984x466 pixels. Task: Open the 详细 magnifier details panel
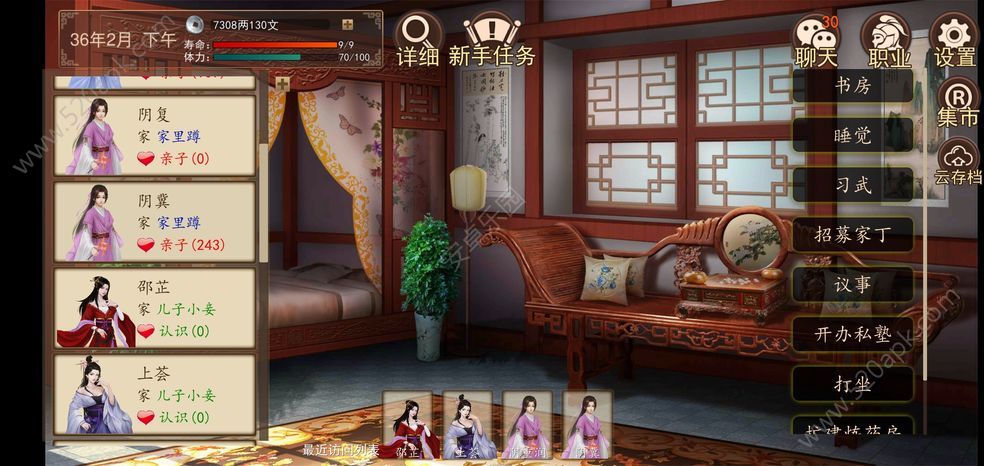coord(418,38)
